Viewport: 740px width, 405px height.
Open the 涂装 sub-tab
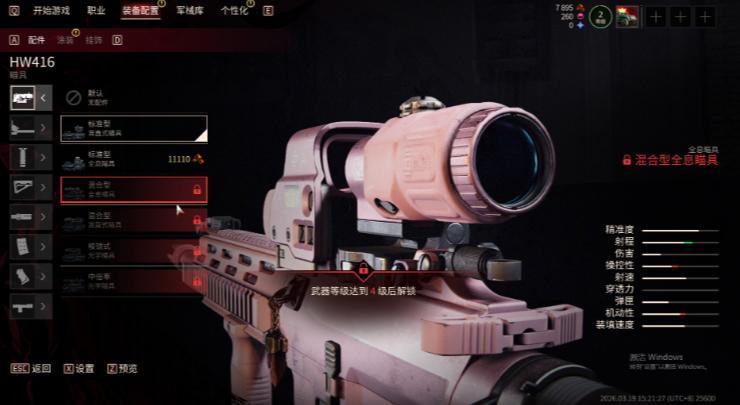[x=66, y=40]
